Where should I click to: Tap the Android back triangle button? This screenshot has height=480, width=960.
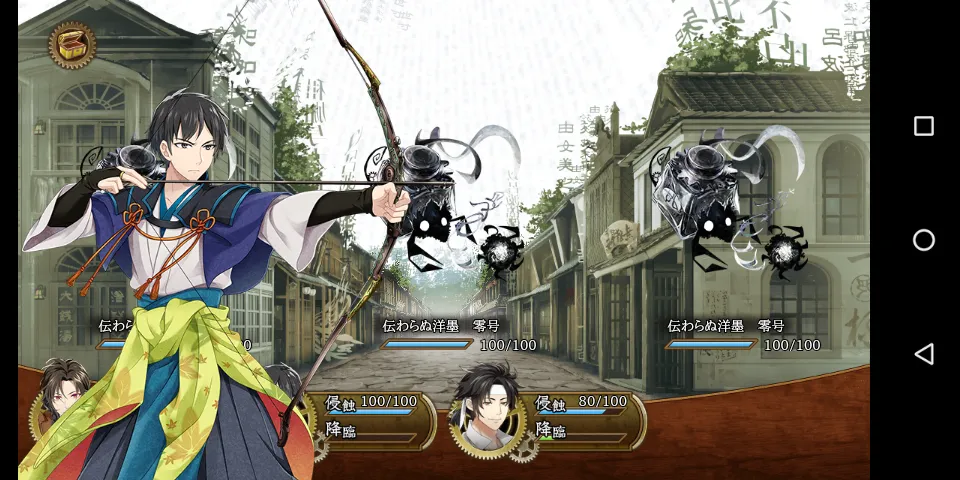(x=924, y=354)
